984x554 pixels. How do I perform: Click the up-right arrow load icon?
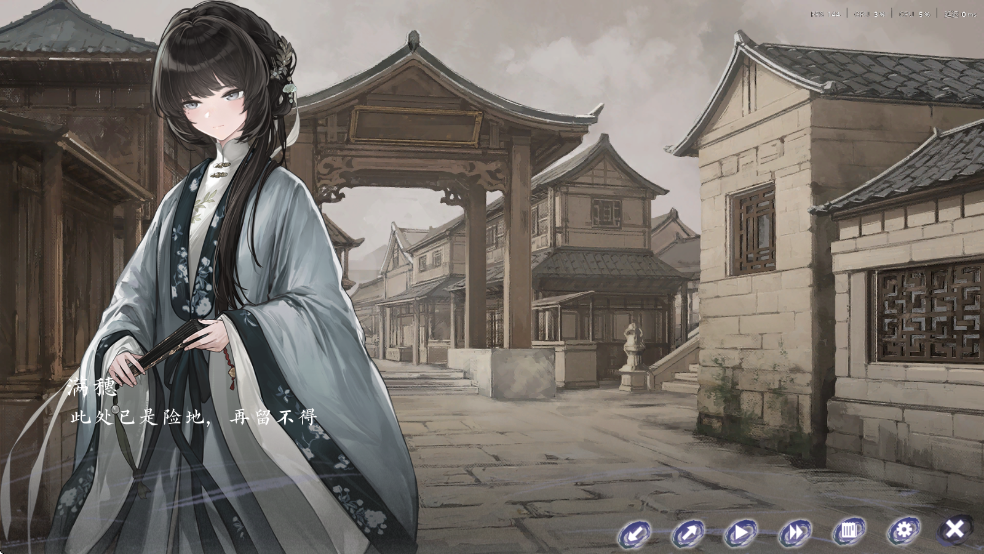click(x=688, y=532)
